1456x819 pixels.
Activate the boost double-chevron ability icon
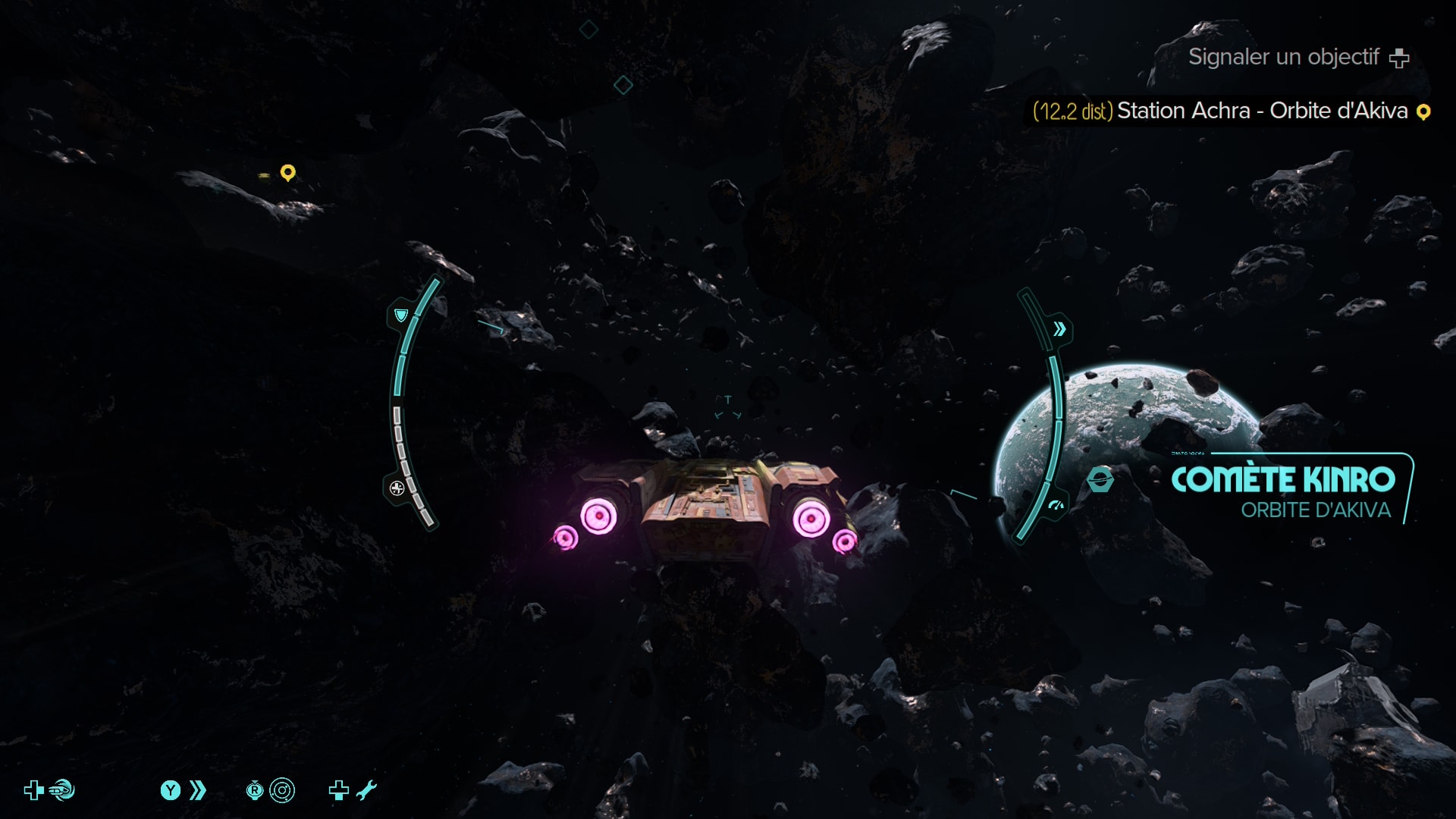click(x=197, y=791)
